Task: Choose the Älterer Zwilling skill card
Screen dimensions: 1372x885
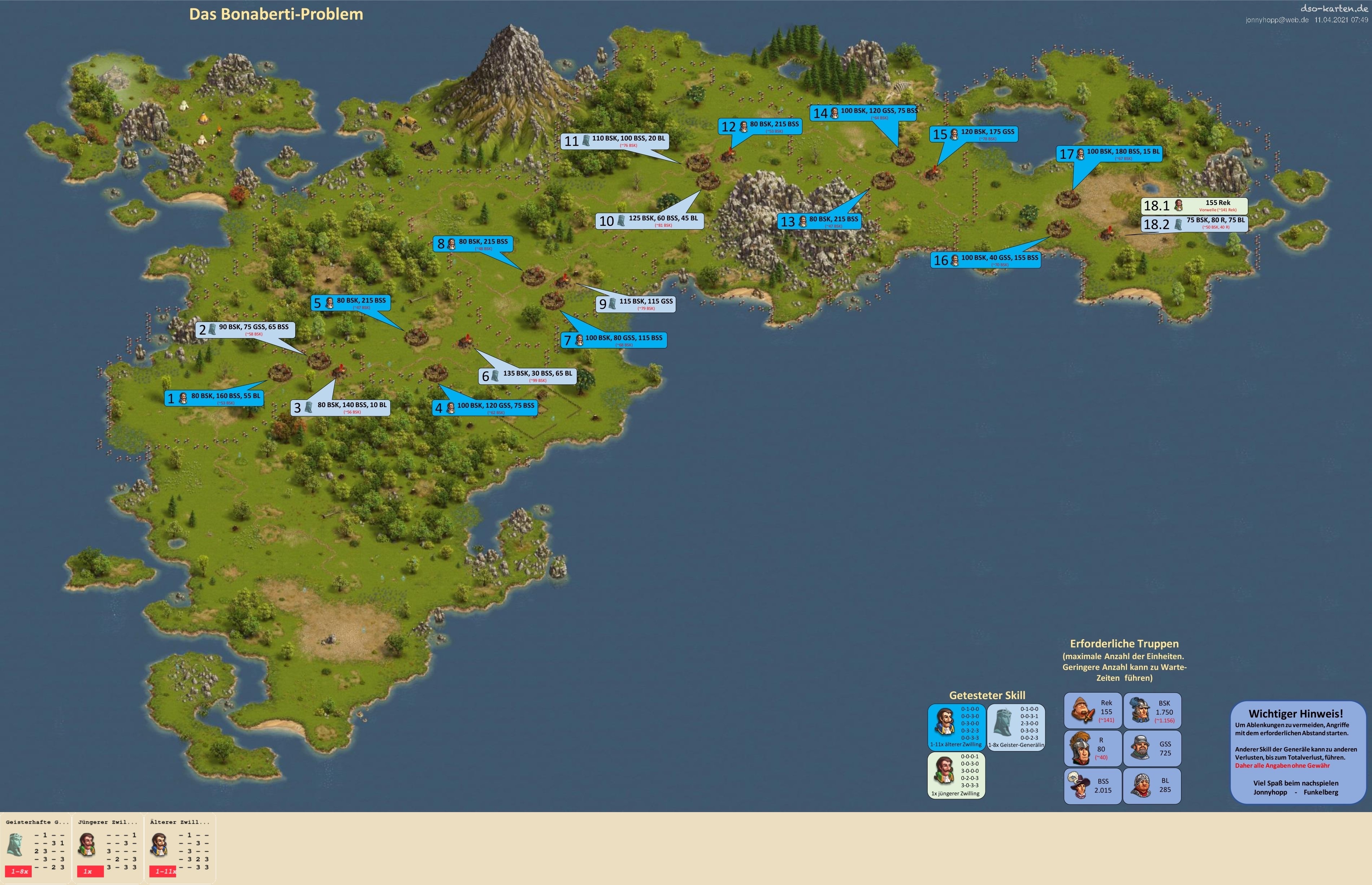Action: (180, 848)
